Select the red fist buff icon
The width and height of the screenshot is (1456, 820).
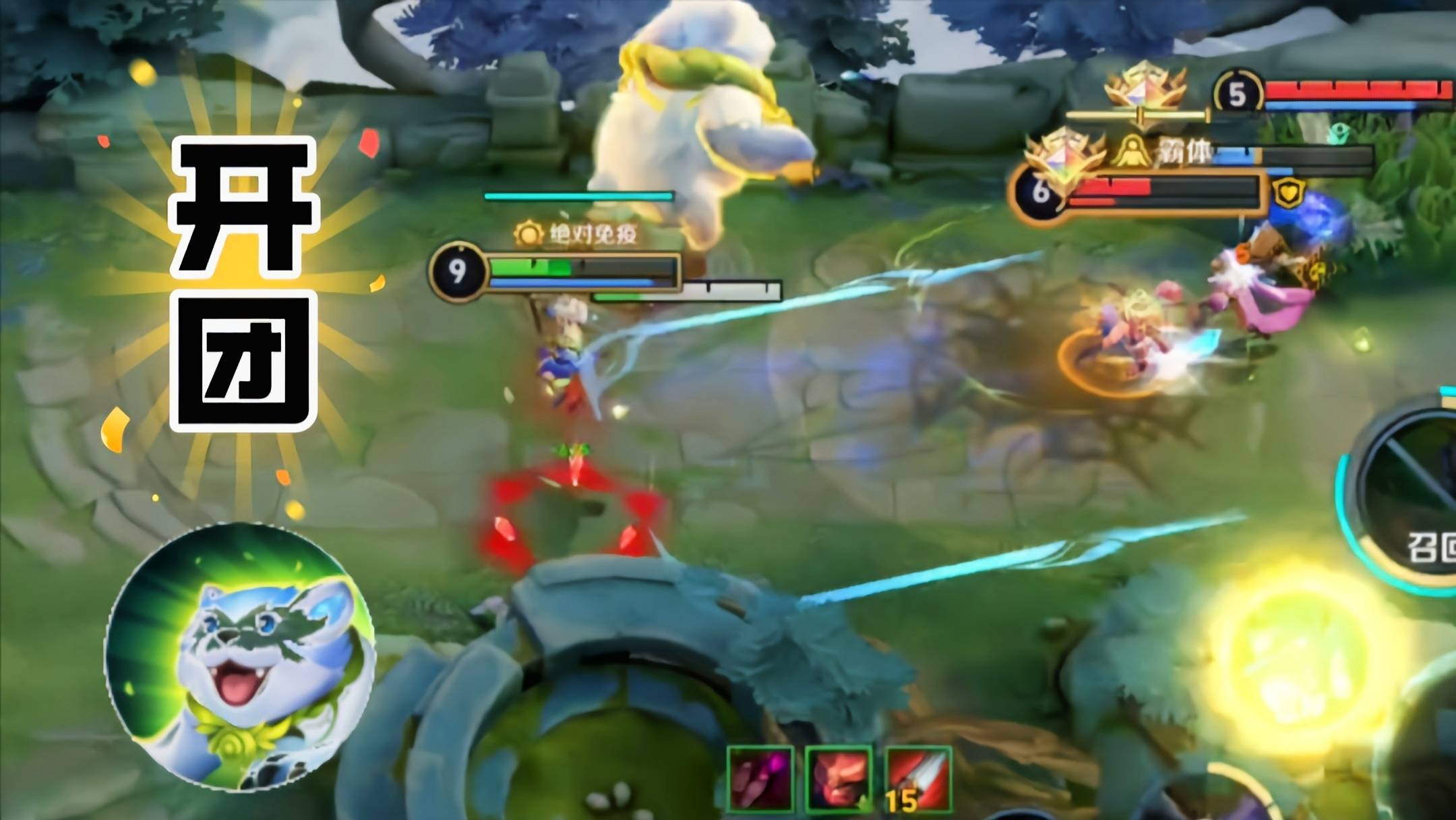(x=839, y=779)
